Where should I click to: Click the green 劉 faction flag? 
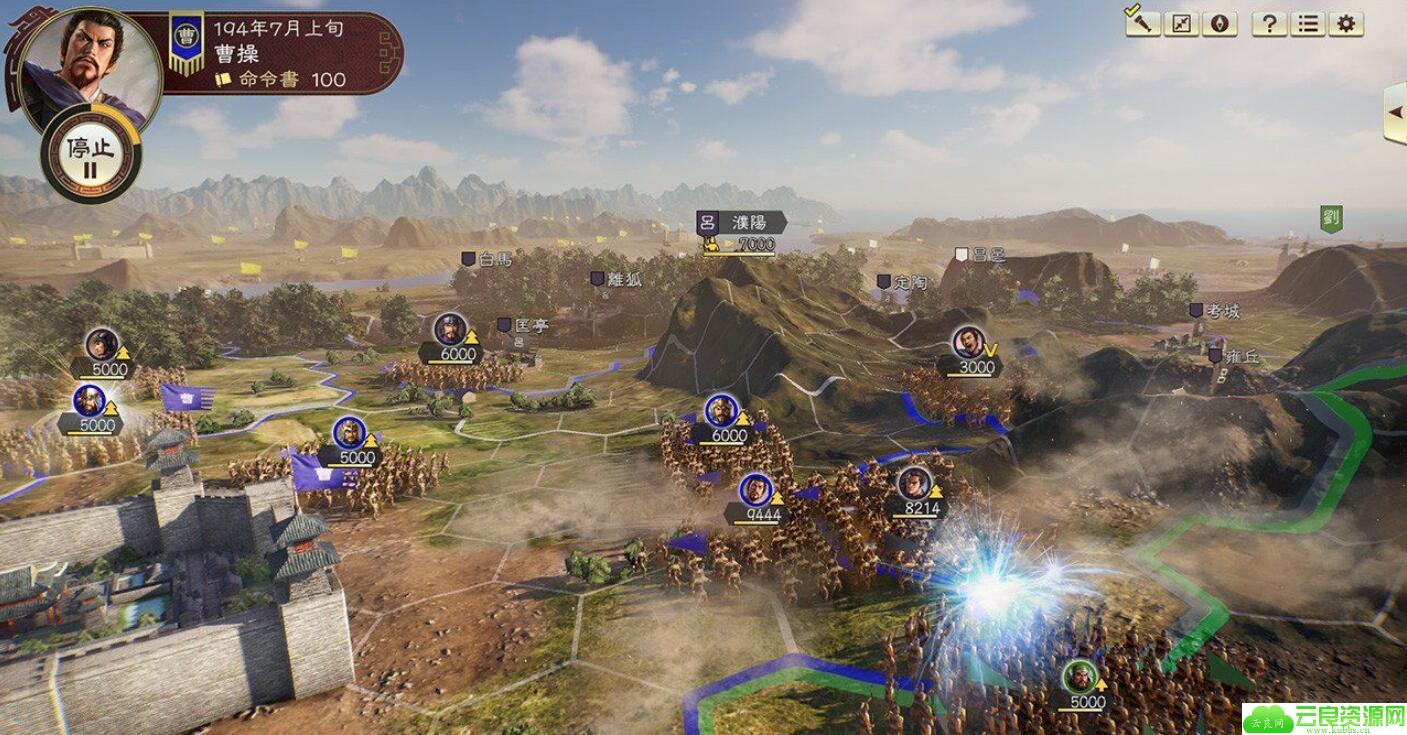pos(1330,218)
